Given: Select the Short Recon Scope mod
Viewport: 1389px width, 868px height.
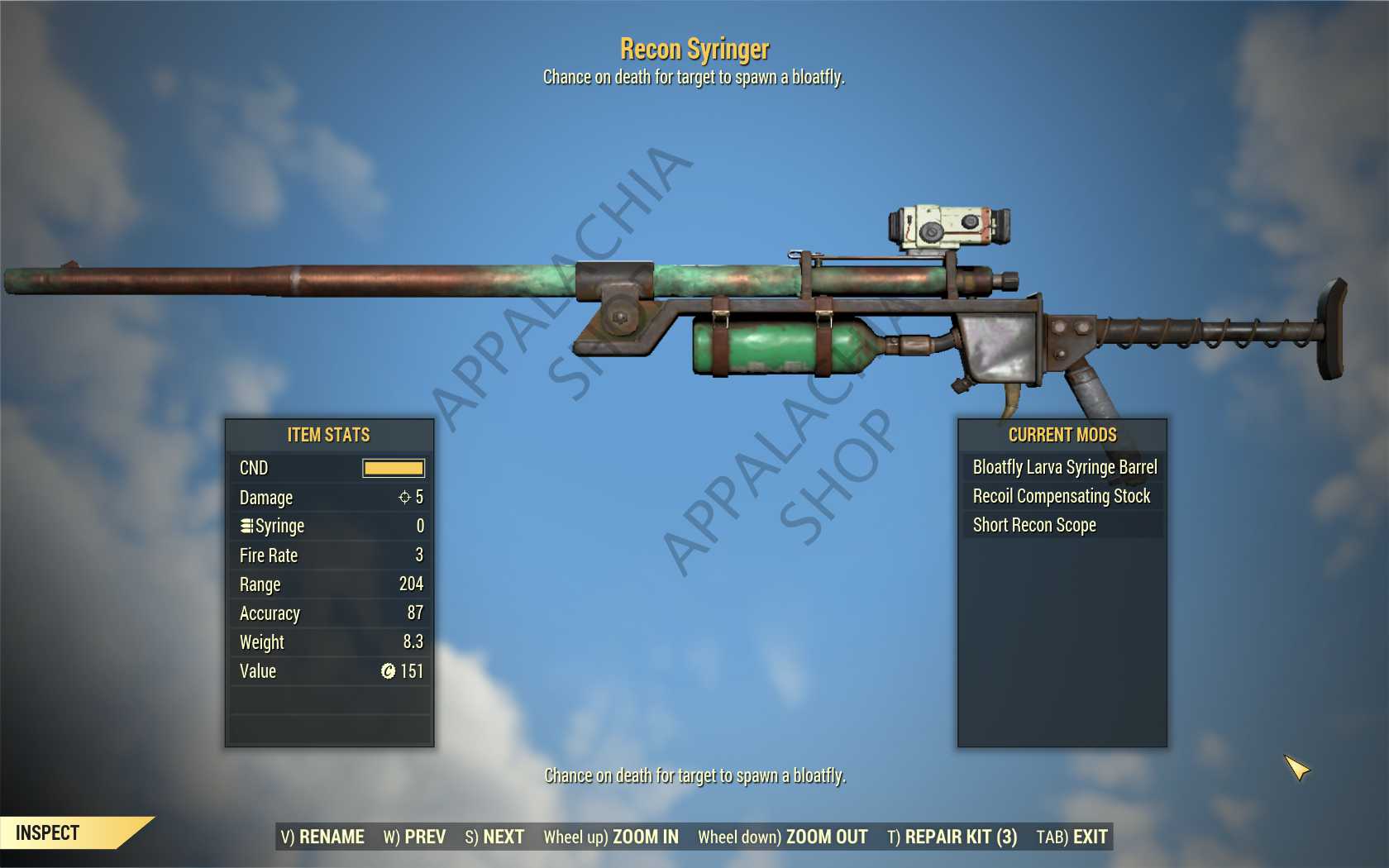Looking at the screenshot, I should (1033, 525).
